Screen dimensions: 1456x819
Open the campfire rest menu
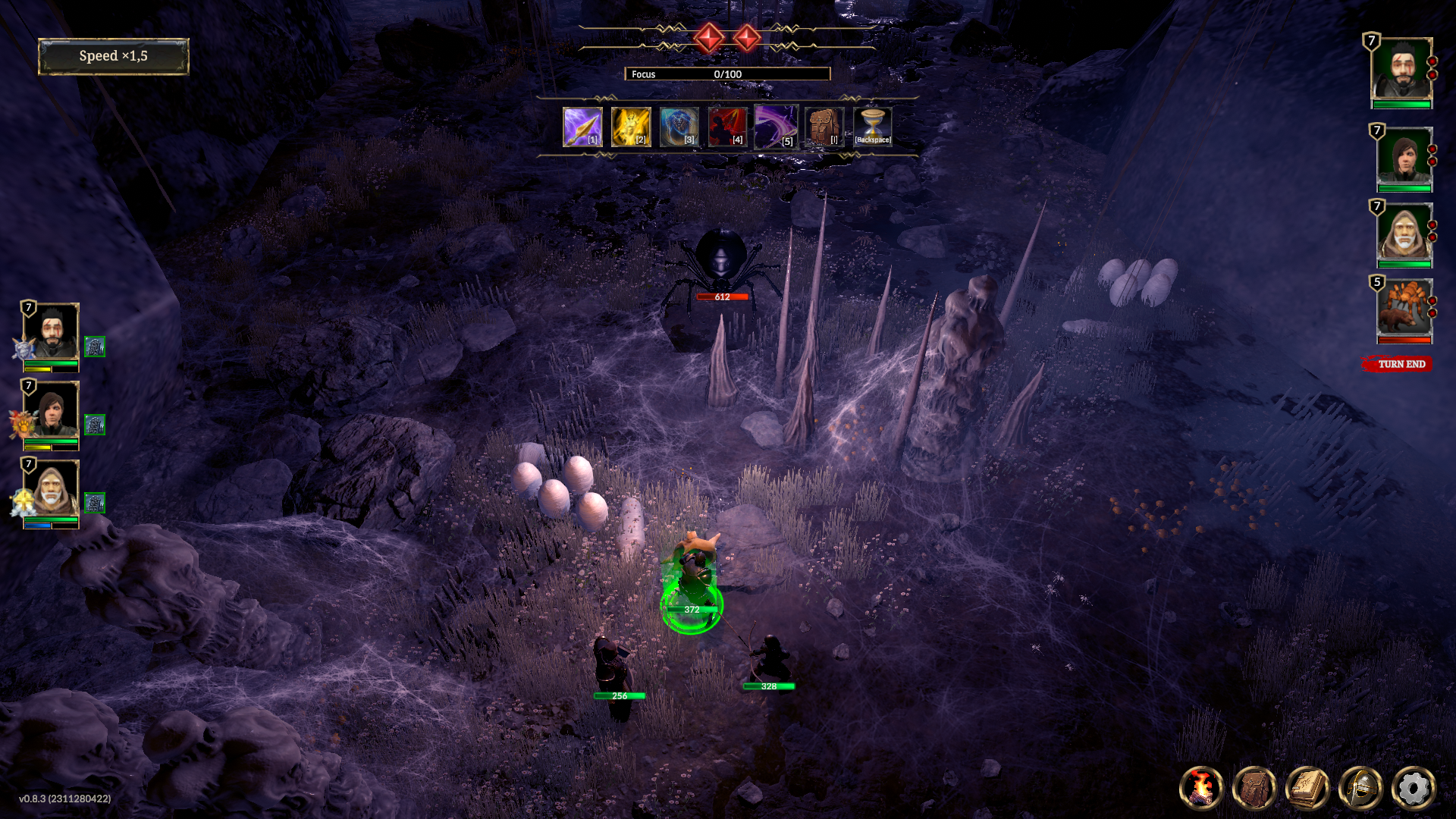tap(1201, 788)
